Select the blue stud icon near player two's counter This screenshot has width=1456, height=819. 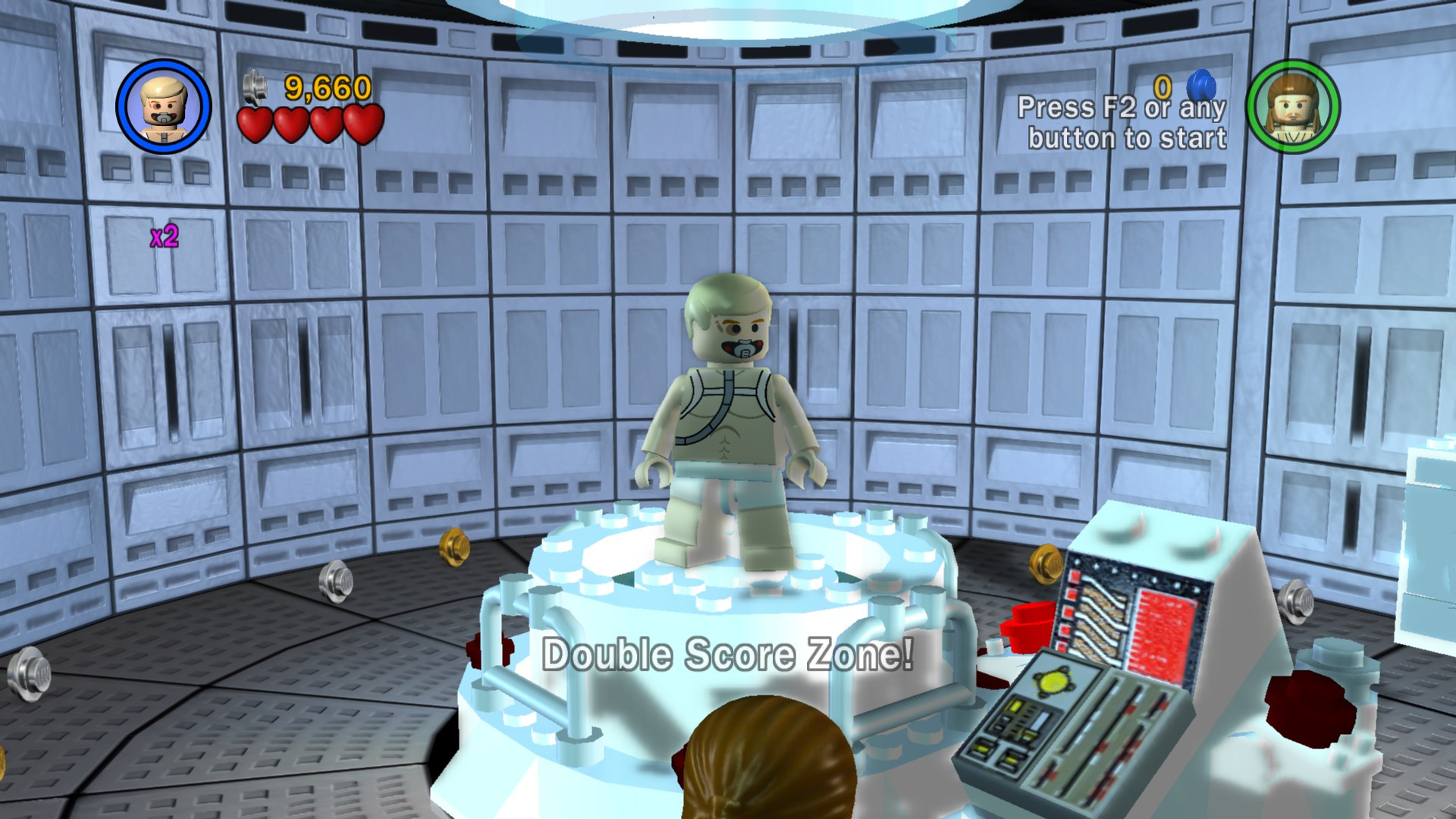(1200, 83)
